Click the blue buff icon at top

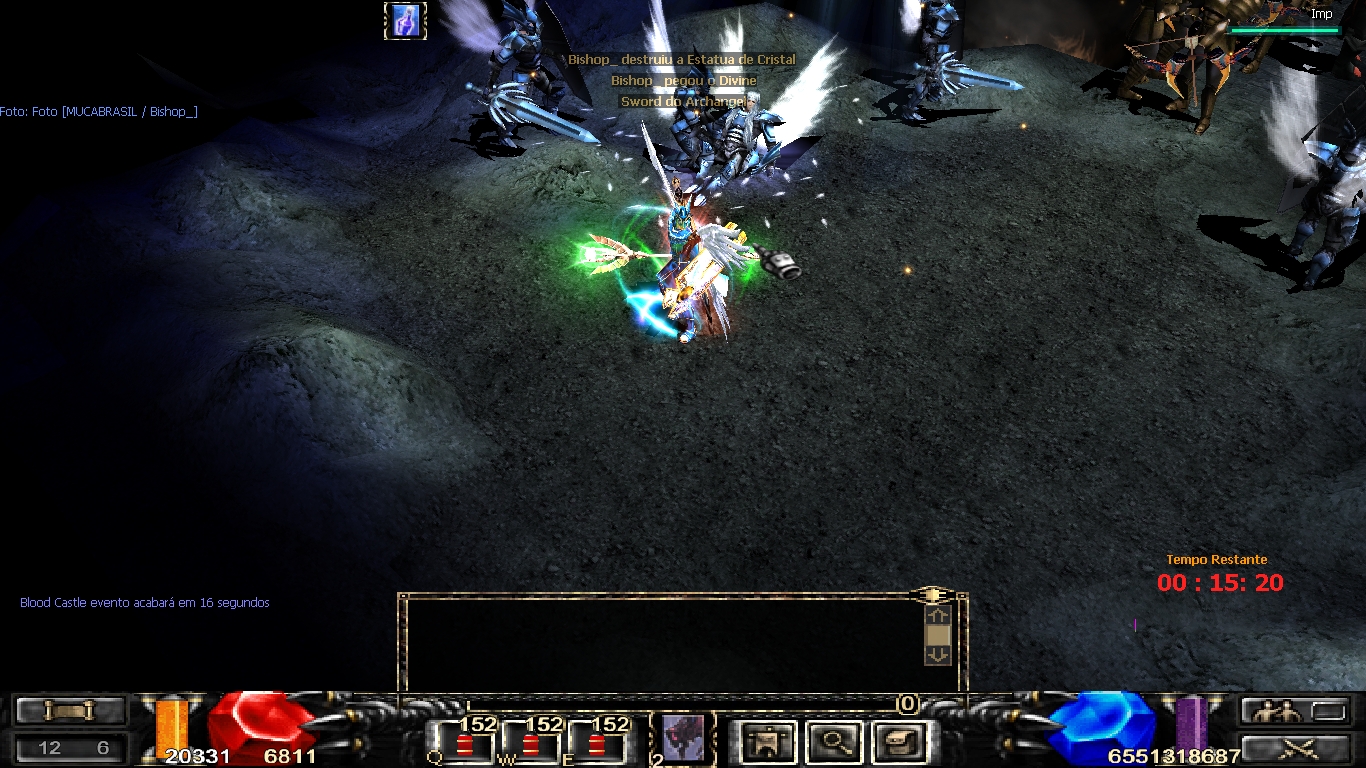coord(405,21)
